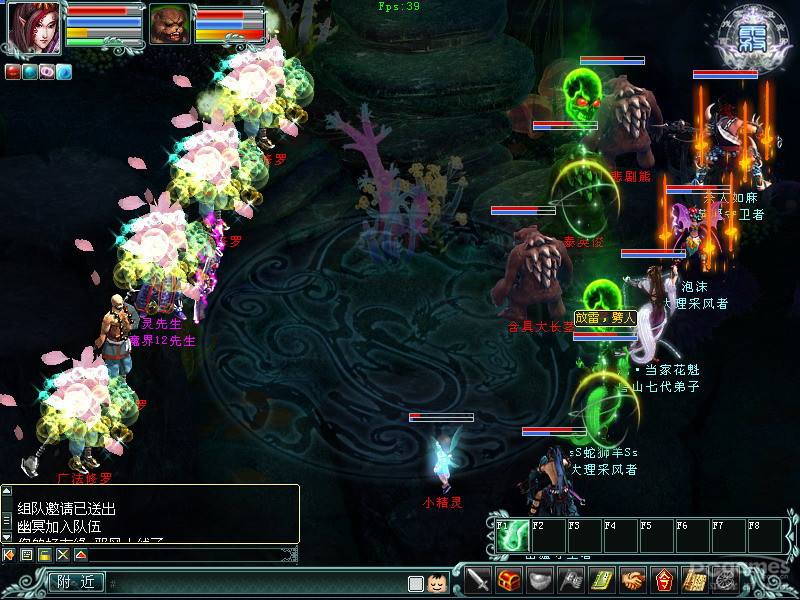800x600 pixels.
Task: Select the bear pet portrait
Action: (170, 25)
